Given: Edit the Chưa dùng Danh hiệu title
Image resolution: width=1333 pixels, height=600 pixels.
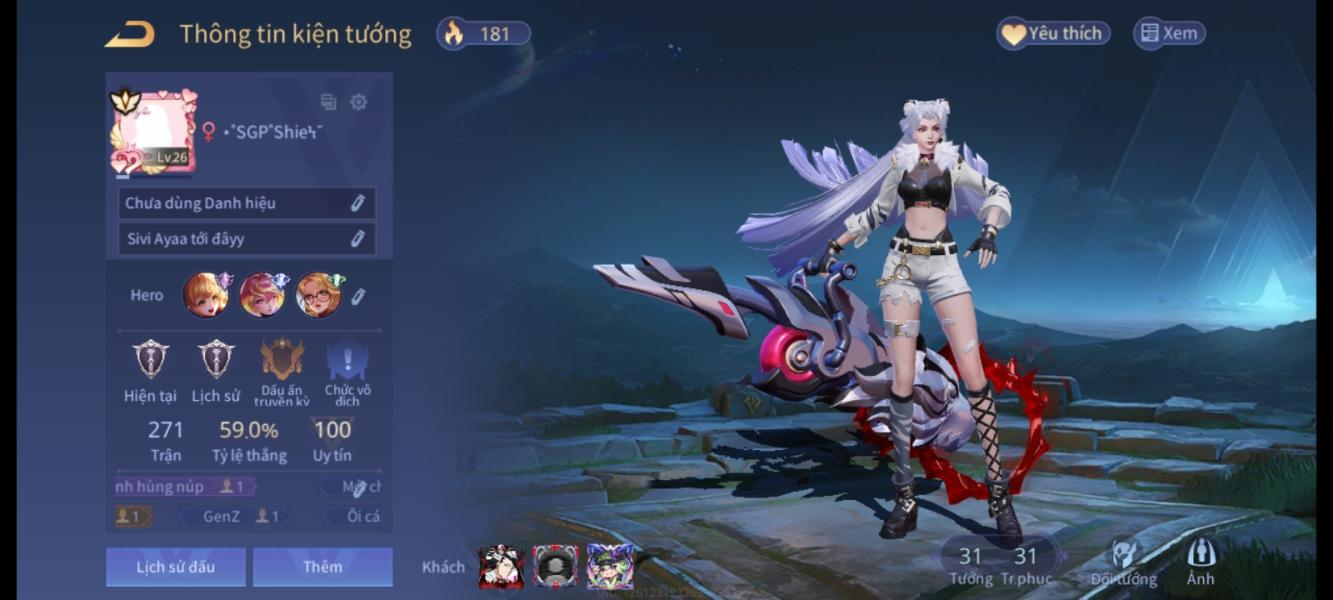Looking at the screenshot, I should click(x=357, y=203).
